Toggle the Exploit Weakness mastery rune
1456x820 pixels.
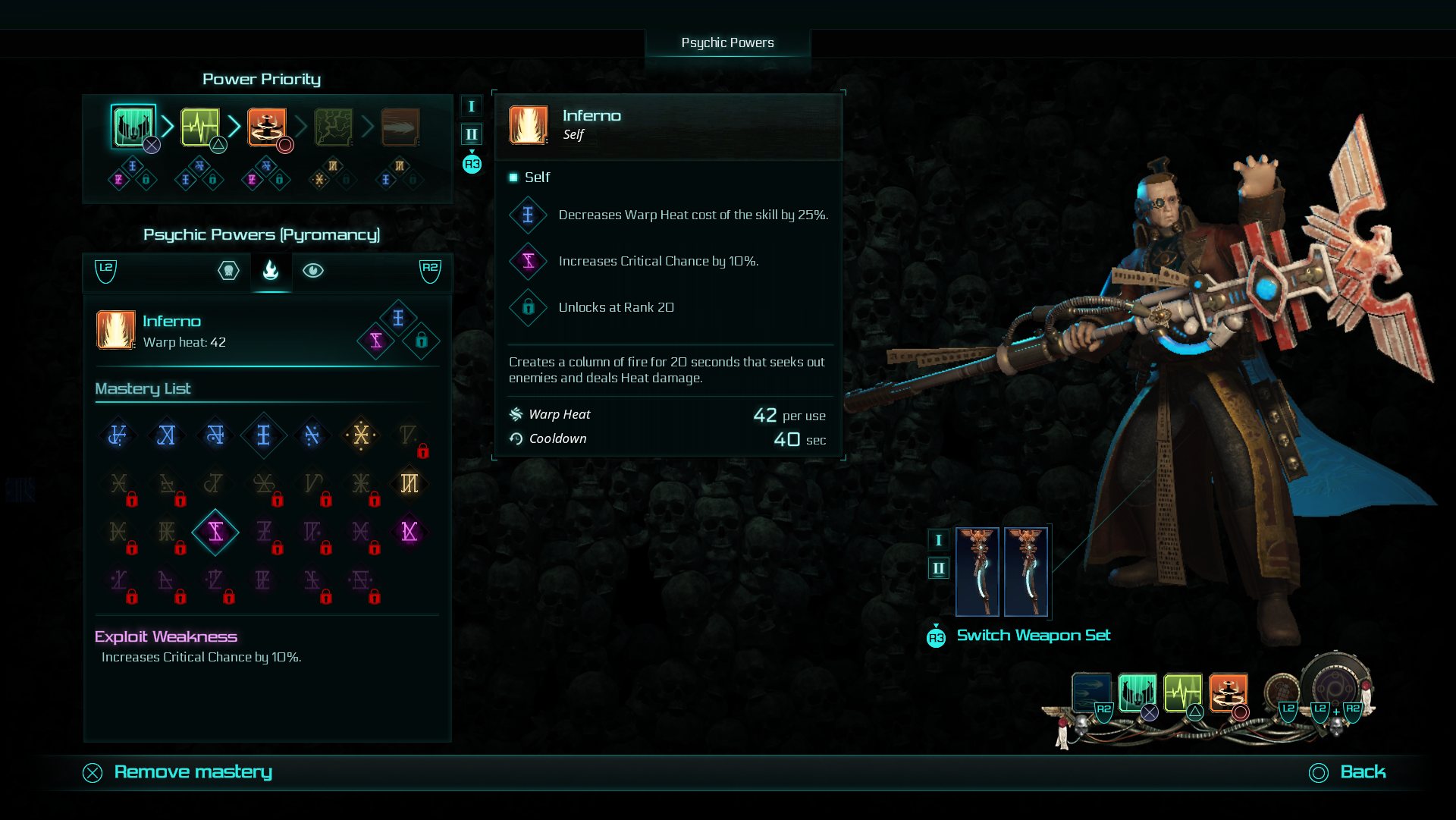pyautogui.click(x=215, y=532)
